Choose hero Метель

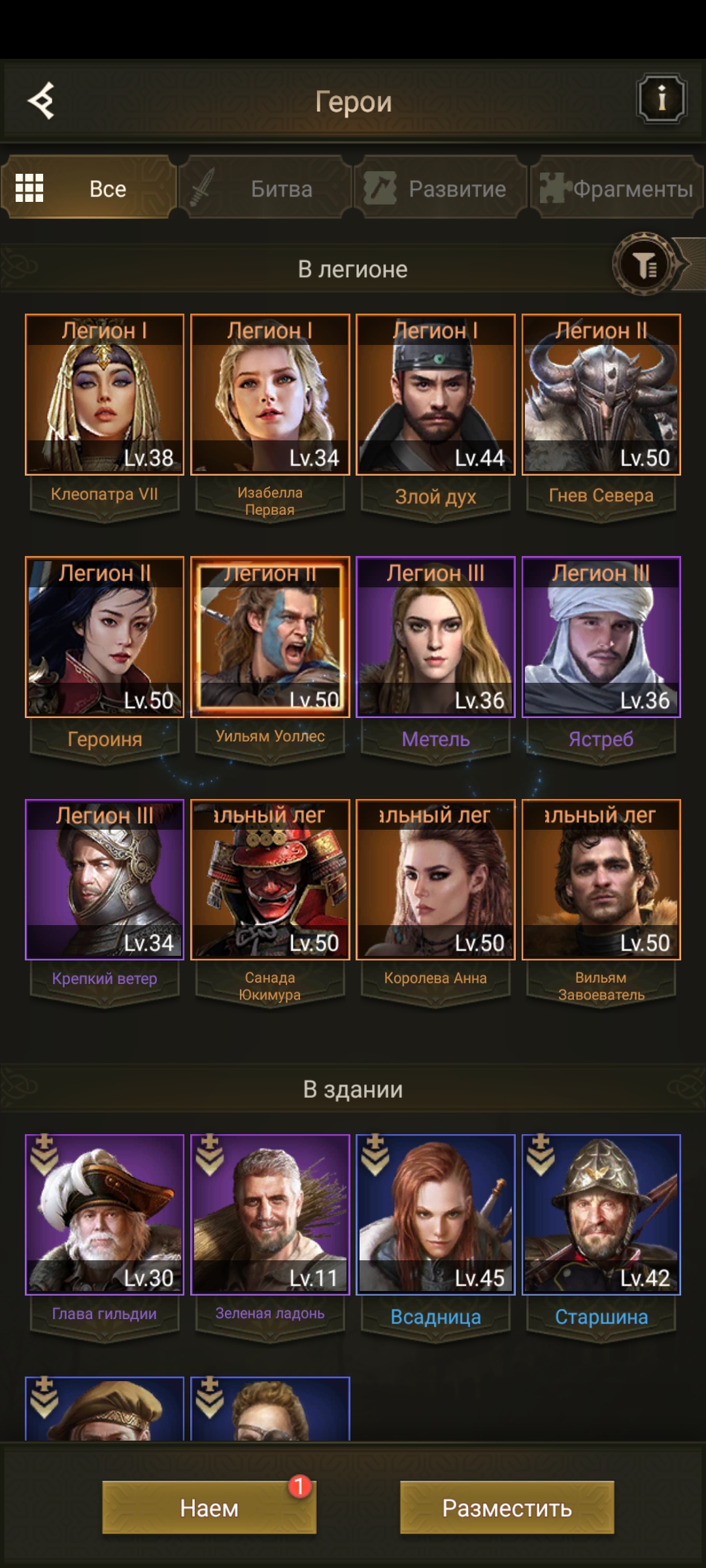[x=435, y=637]
